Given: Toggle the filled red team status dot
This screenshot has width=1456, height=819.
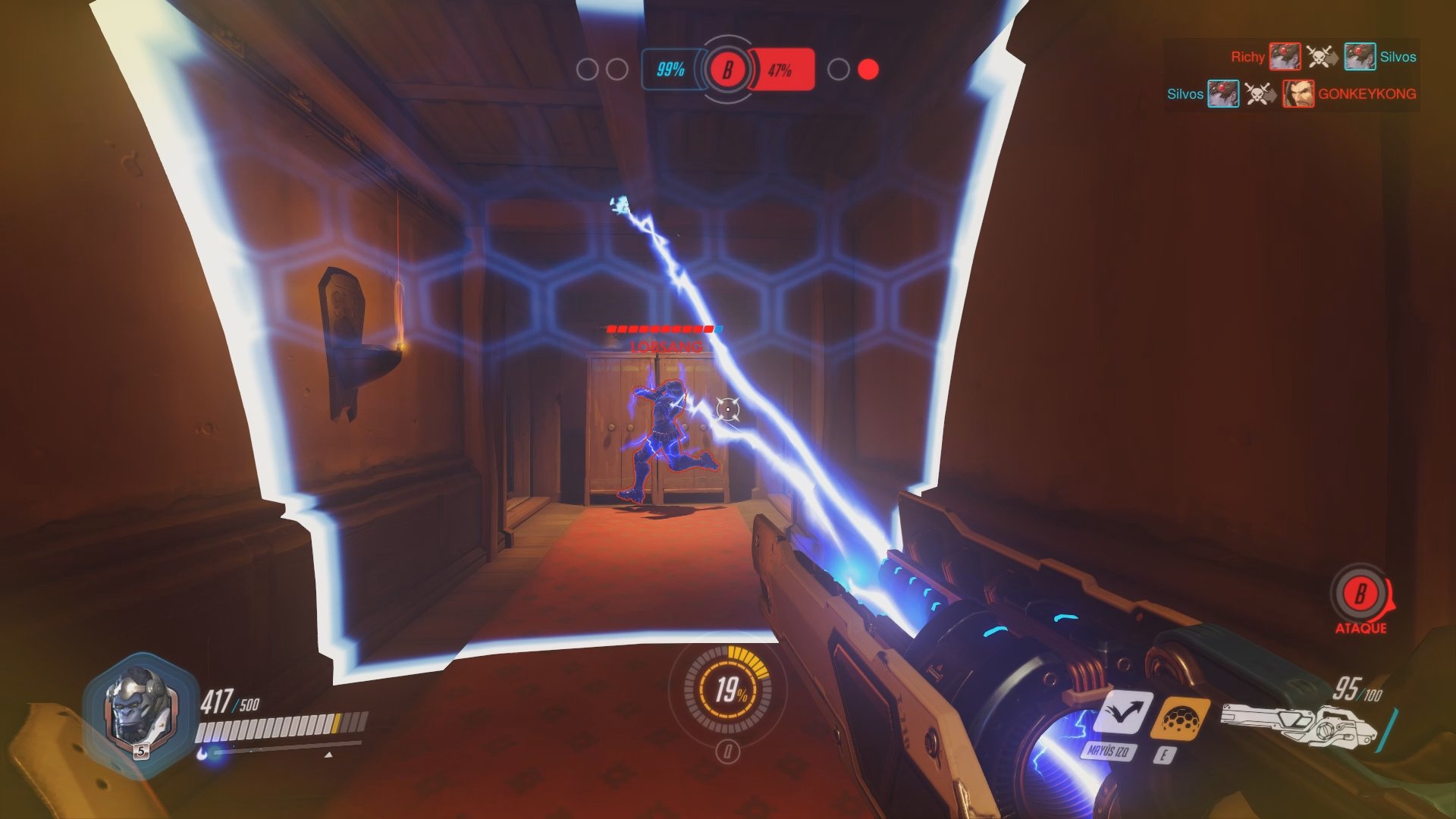Looking at the screenshot, I should [x=867, y=70].
